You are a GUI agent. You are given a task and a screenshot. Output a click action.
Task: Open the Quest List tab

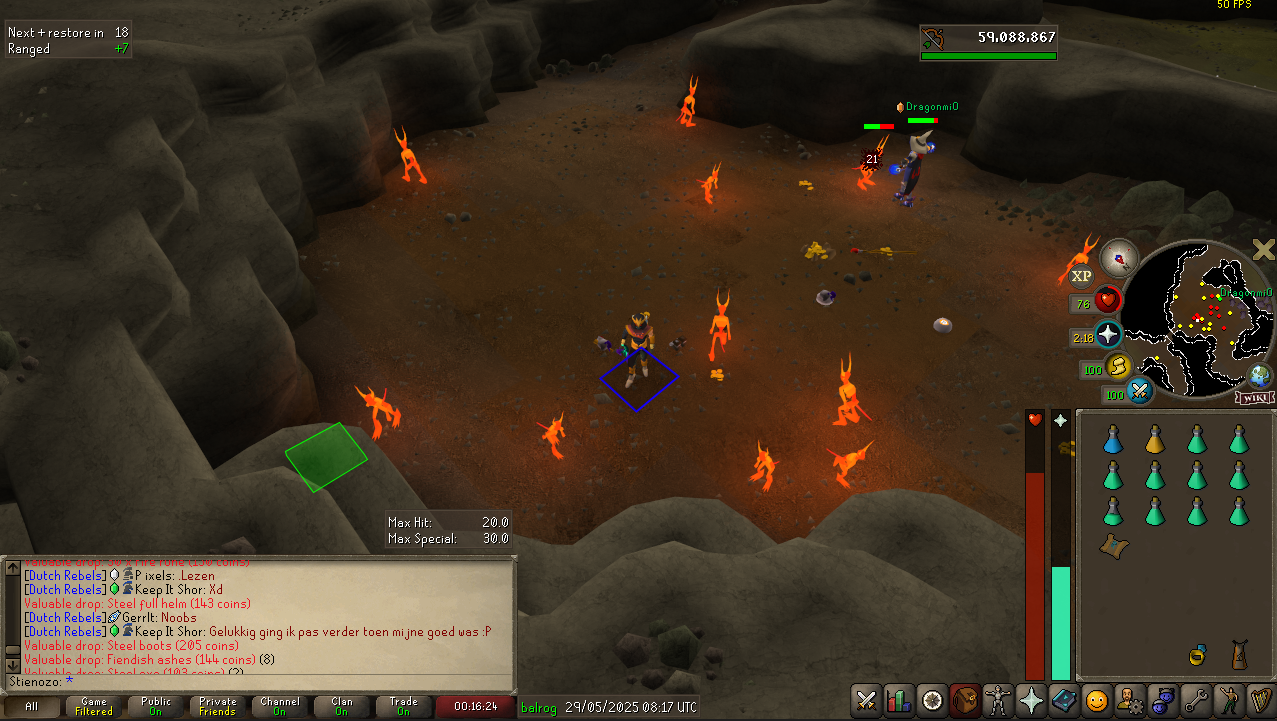tap(933, 699)
